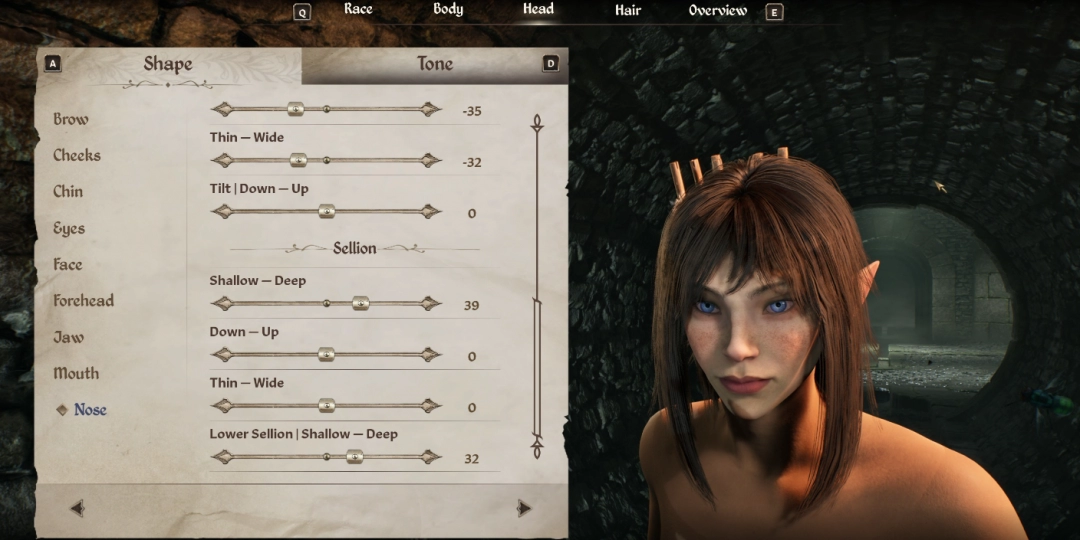Choose the Jaw category
The height and width of the screenshot is (540, 1080).
(68, 337)
